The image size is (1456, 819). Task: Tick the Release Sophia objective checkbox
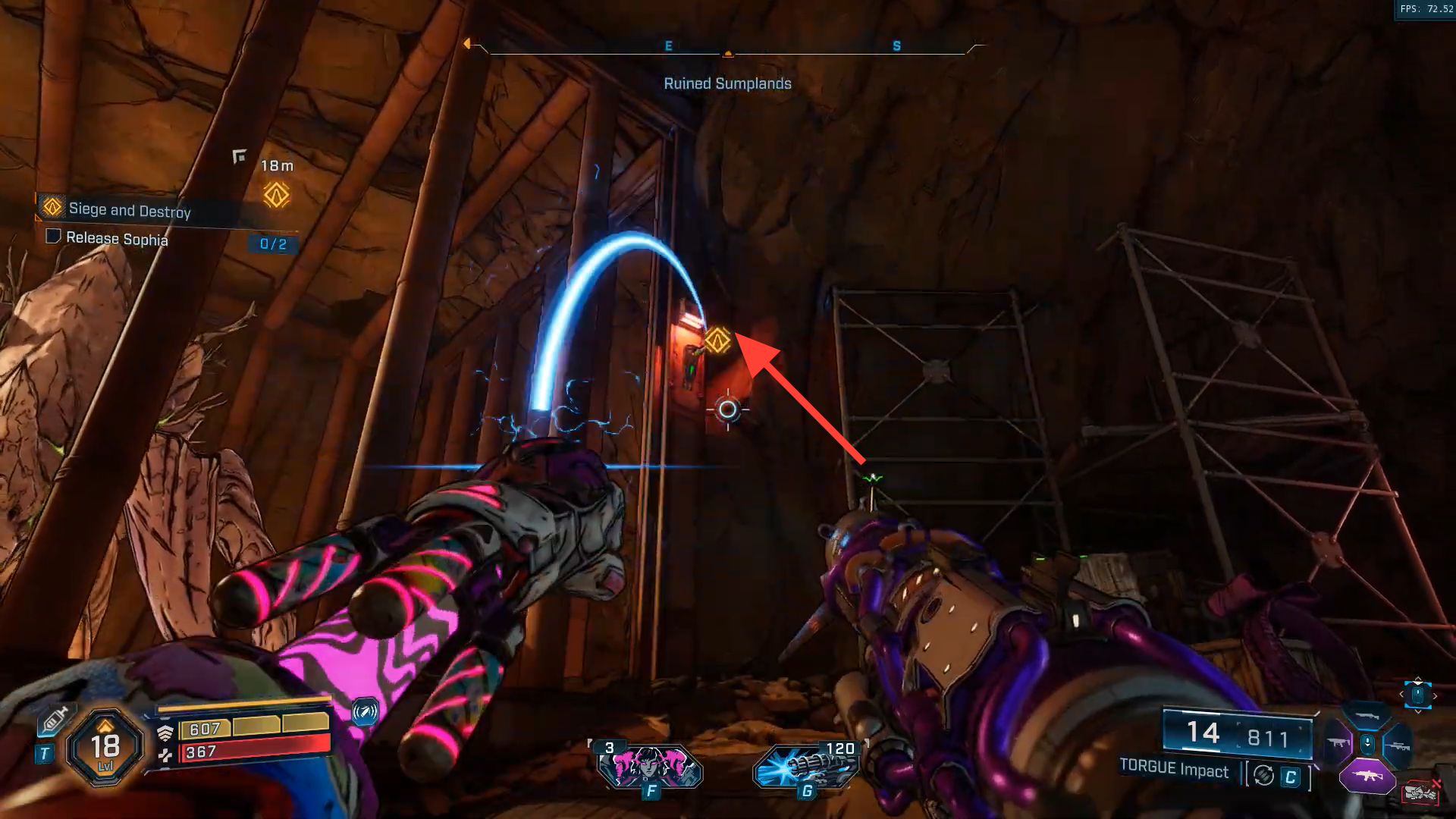coord(53,237)
